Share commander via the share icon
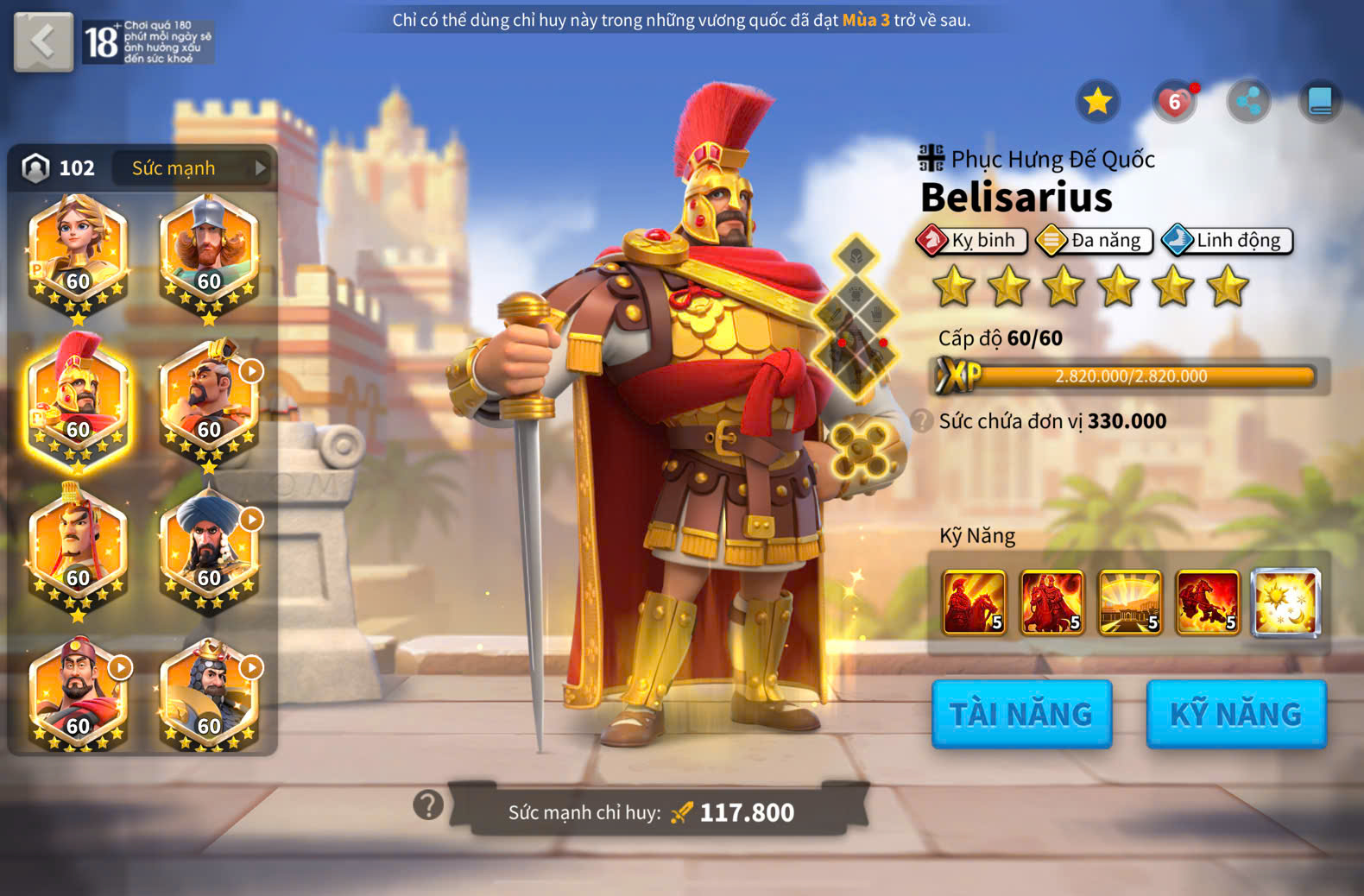 tap(1248, 102)
